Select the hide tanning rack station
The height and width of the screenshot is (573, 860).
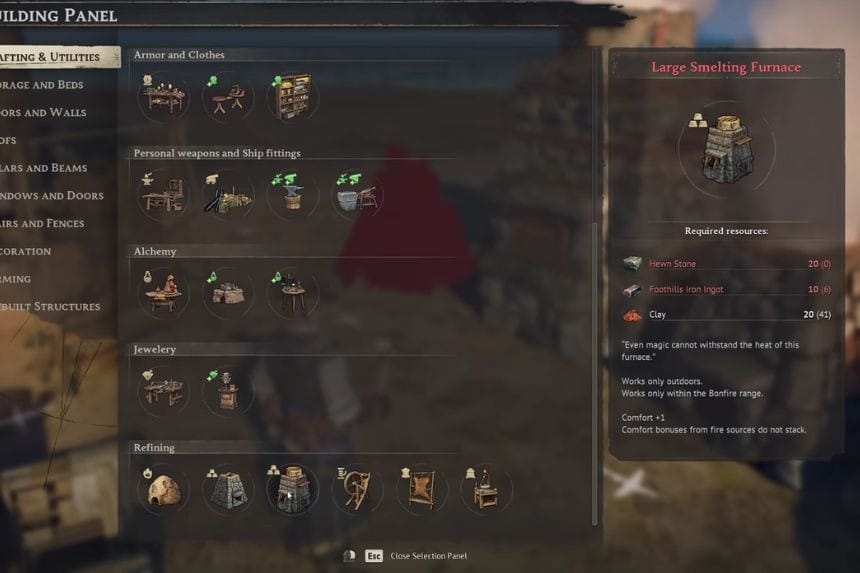coord(421,489)
